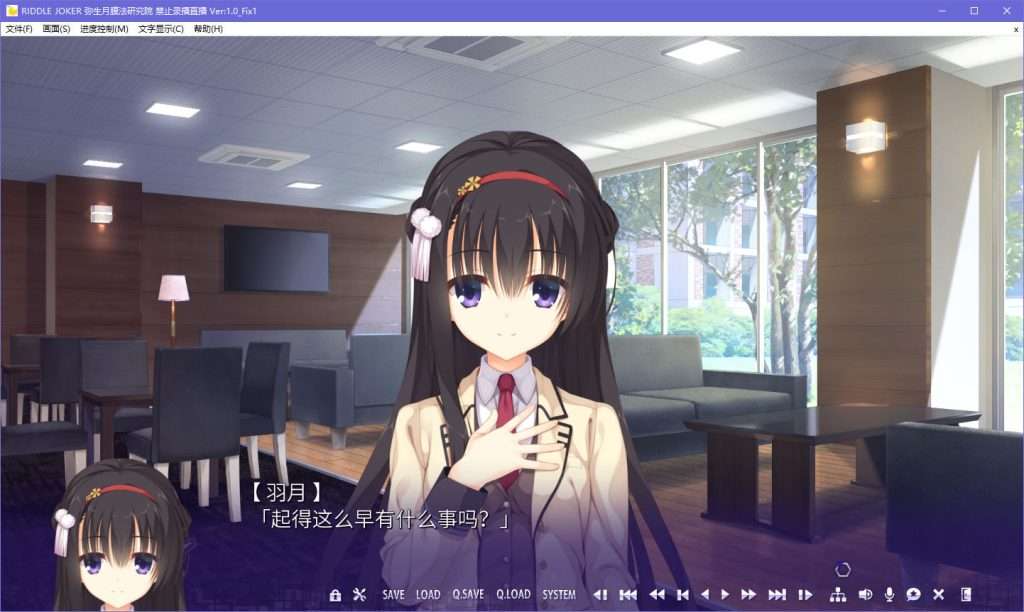Click the SAVE button
The image size is (1024, 612).
[x=393, y=595]
